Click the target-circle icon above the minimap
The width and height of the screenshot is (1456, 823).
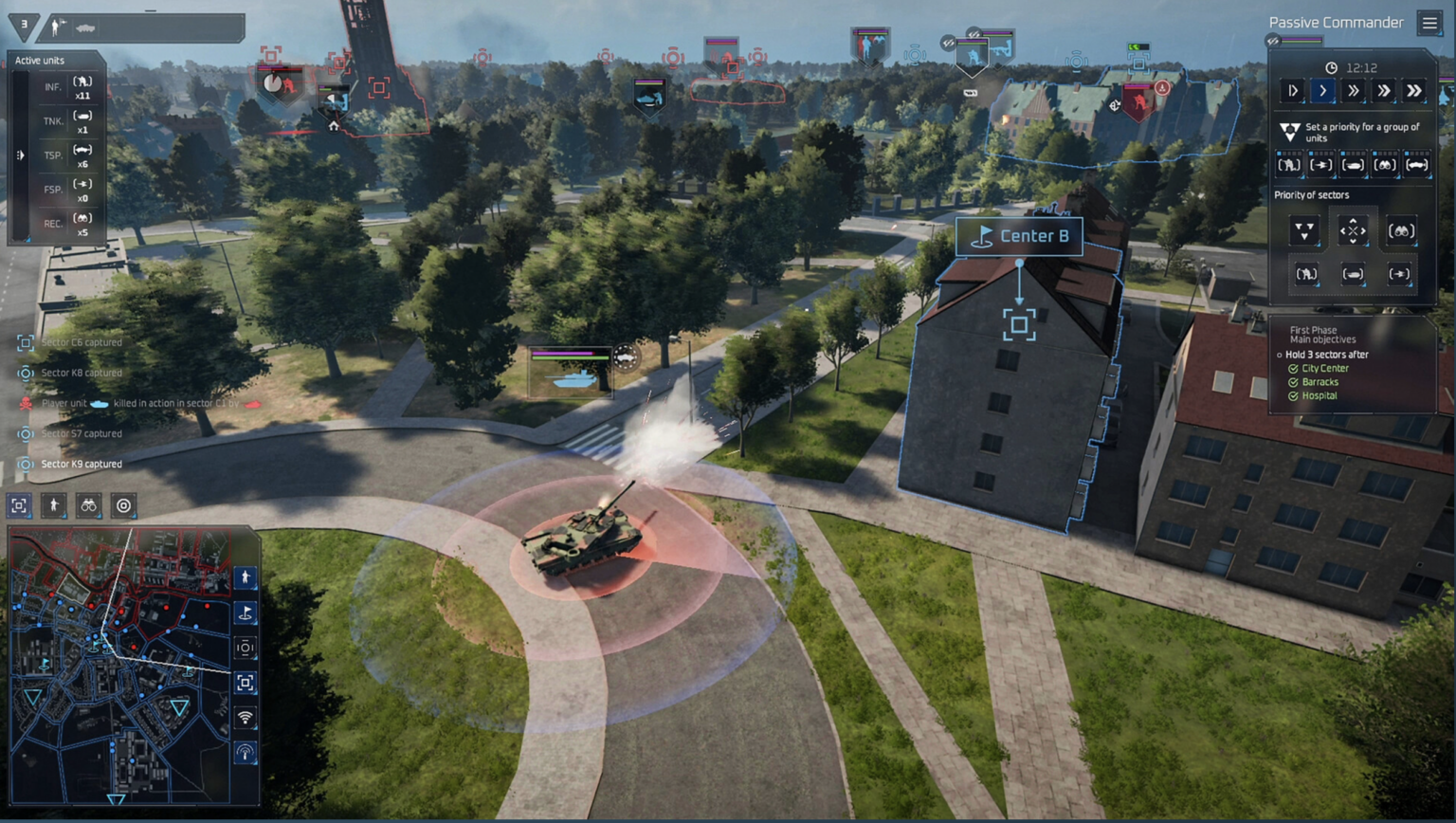point(123,505)
